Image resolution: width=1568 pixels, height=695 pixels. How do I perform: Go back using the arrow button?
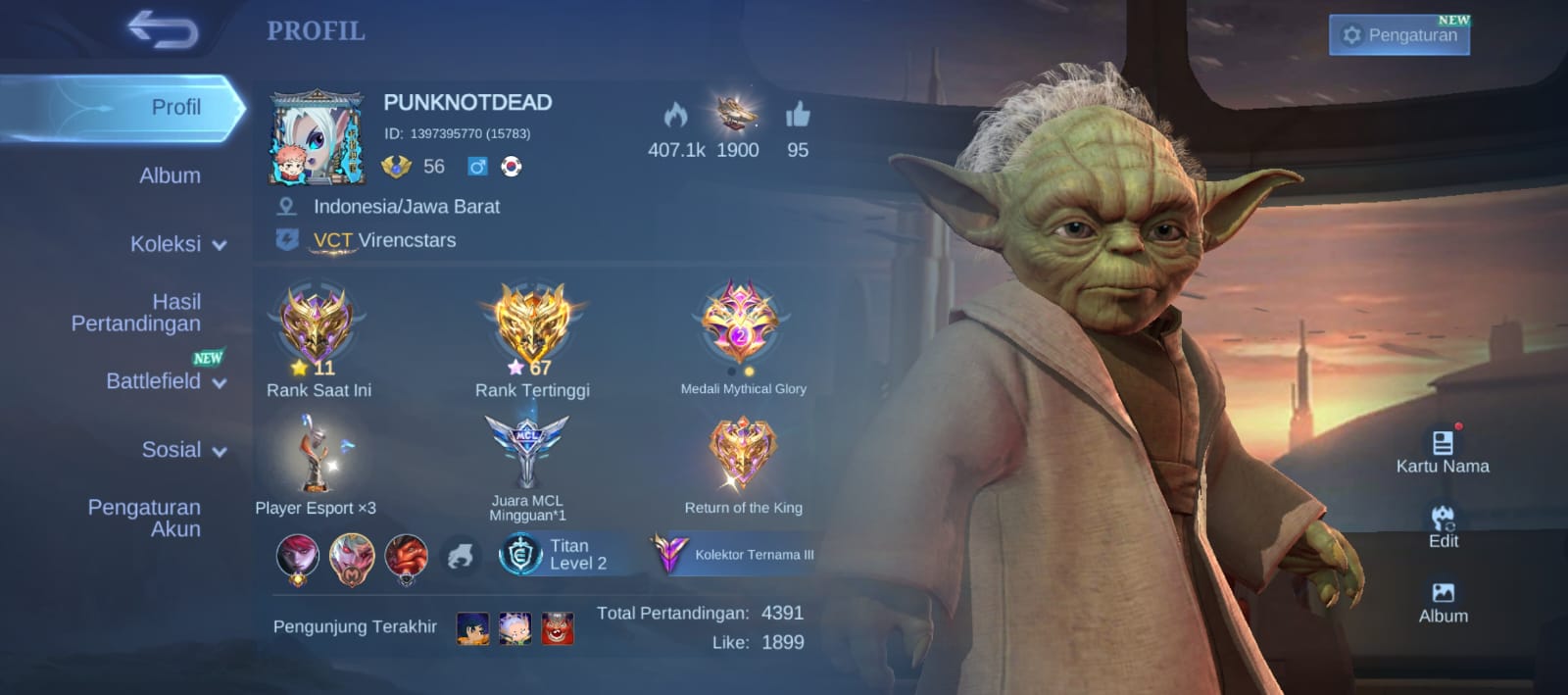coord(163,30)
